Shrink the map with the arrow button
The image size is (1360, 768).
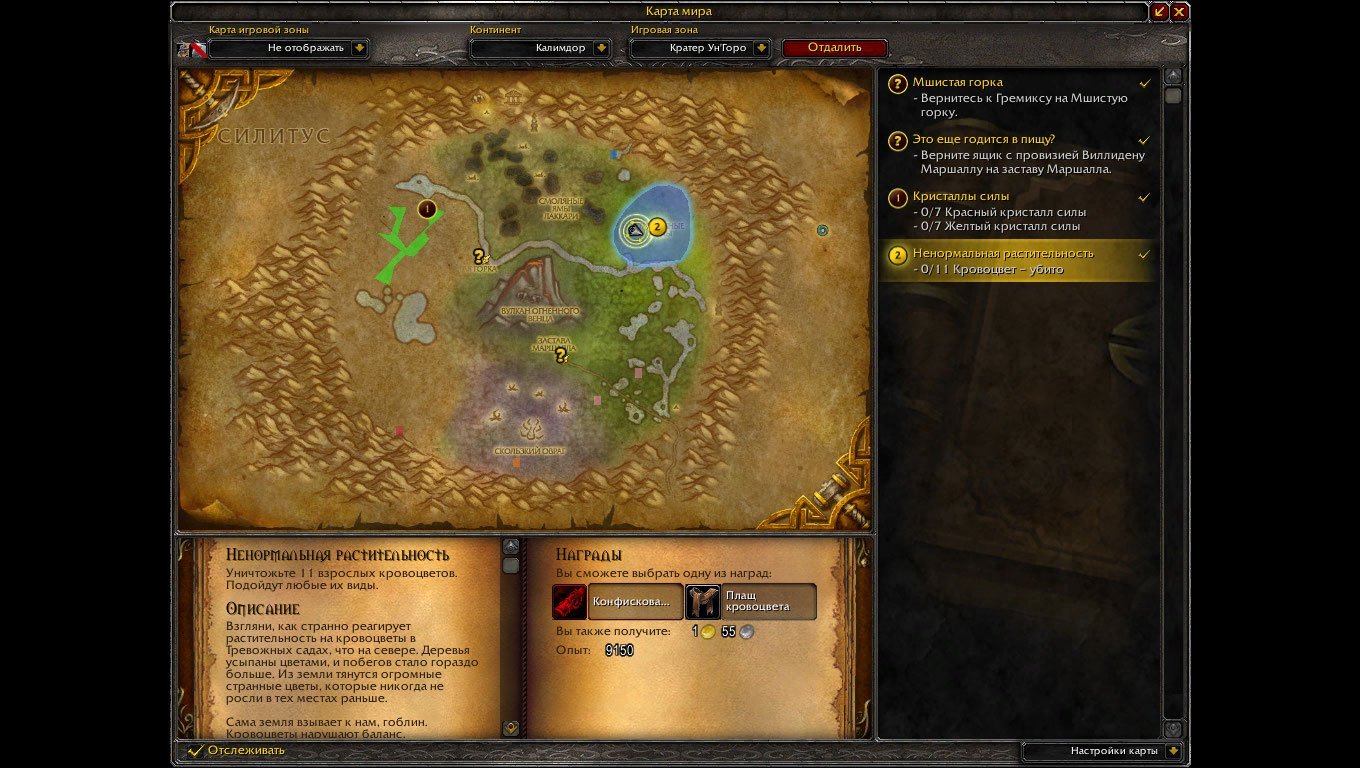tap(1160, 12)
